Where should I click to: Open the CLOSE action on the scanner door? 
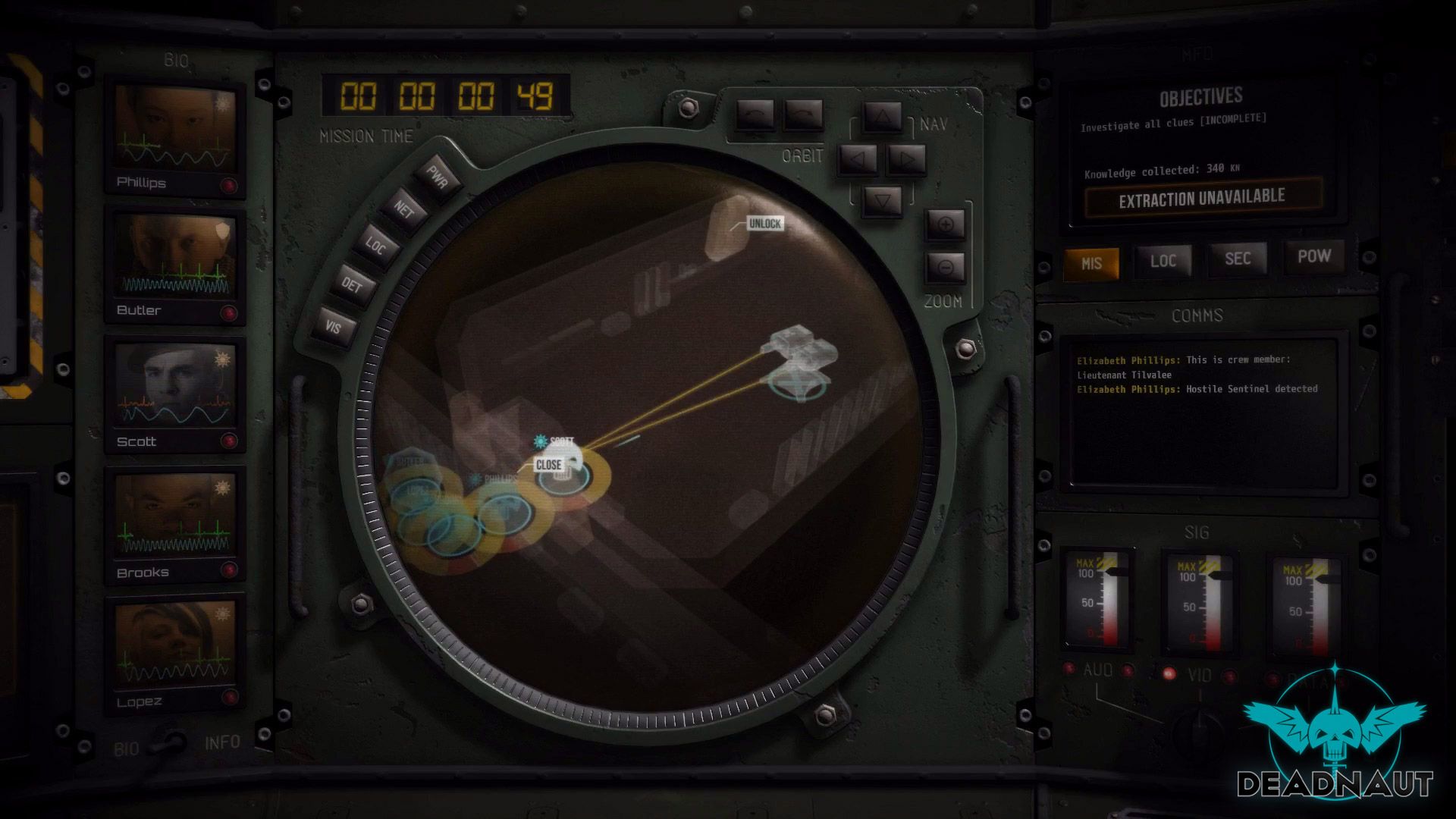pos(548,465)
